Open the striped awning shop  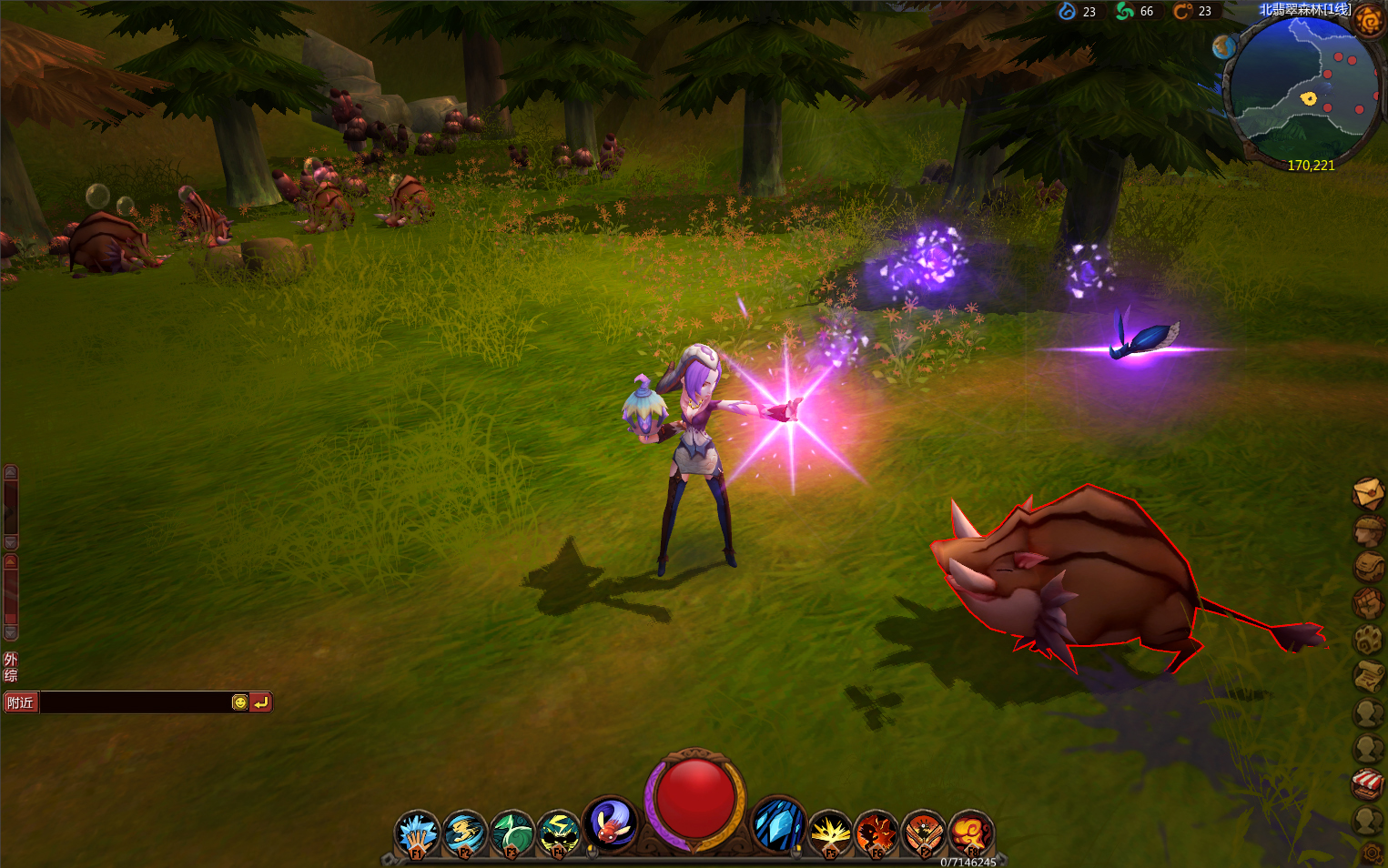point(1368,783)
